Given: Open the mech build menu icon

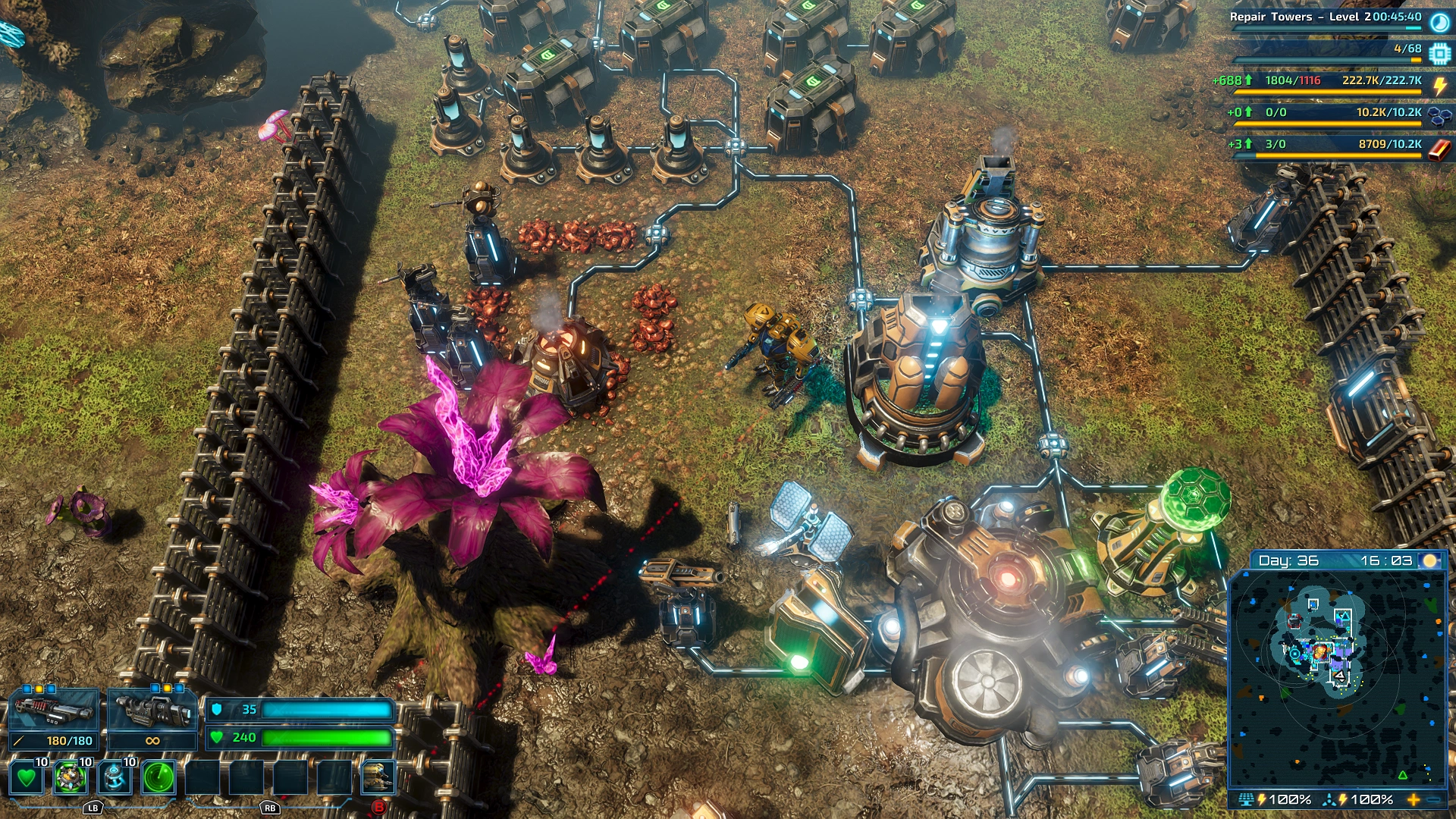Looking at the screenshot, I should tap(378, 777).
